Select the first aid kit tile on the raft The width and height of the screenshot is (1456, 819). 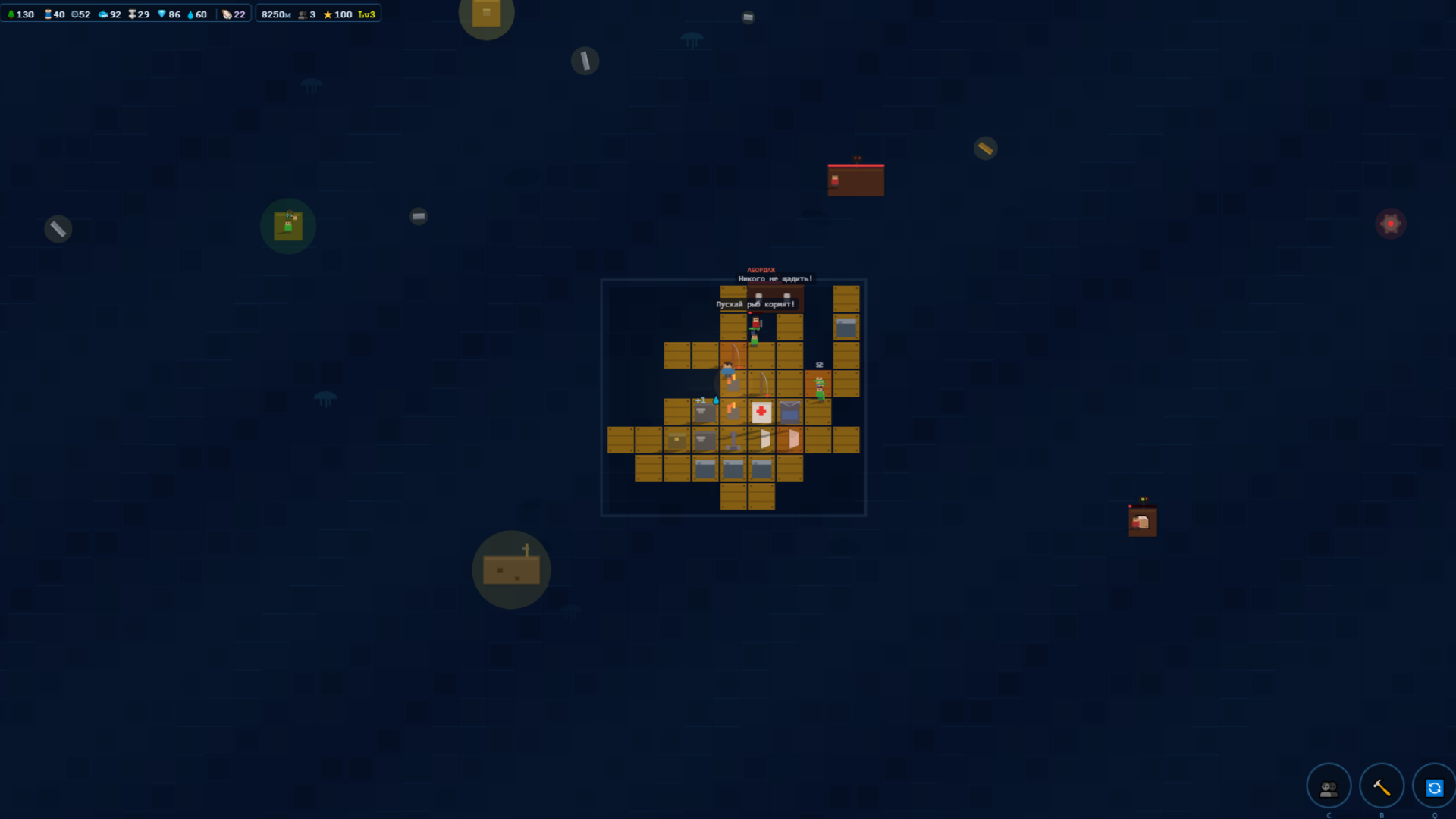pos(761,411)
